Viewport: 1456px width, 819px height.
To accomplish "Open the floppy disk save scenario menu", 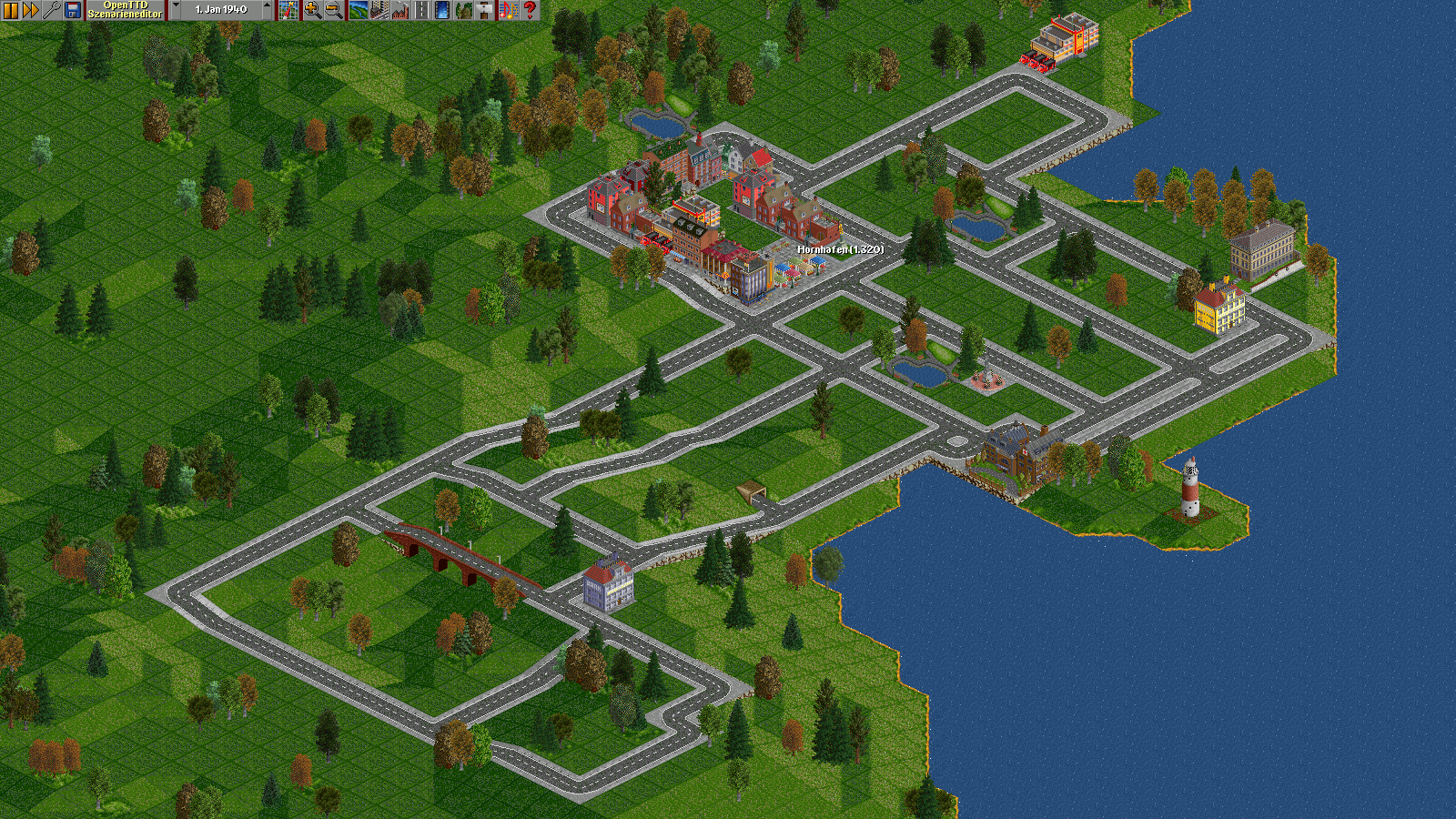I will point(73,10).
